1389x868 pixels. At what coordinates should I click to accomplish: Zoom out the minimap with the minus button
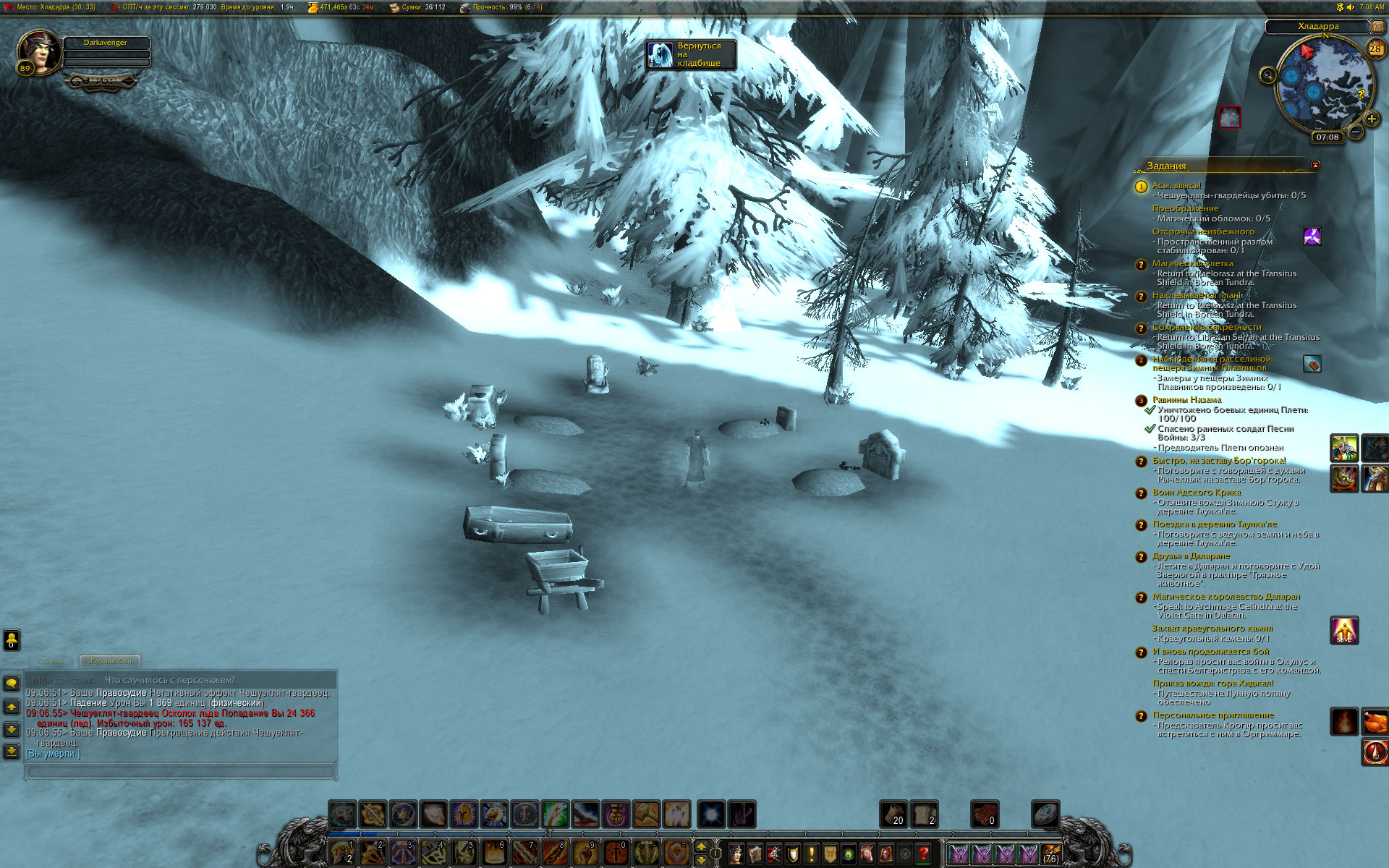coord(1356,132)
